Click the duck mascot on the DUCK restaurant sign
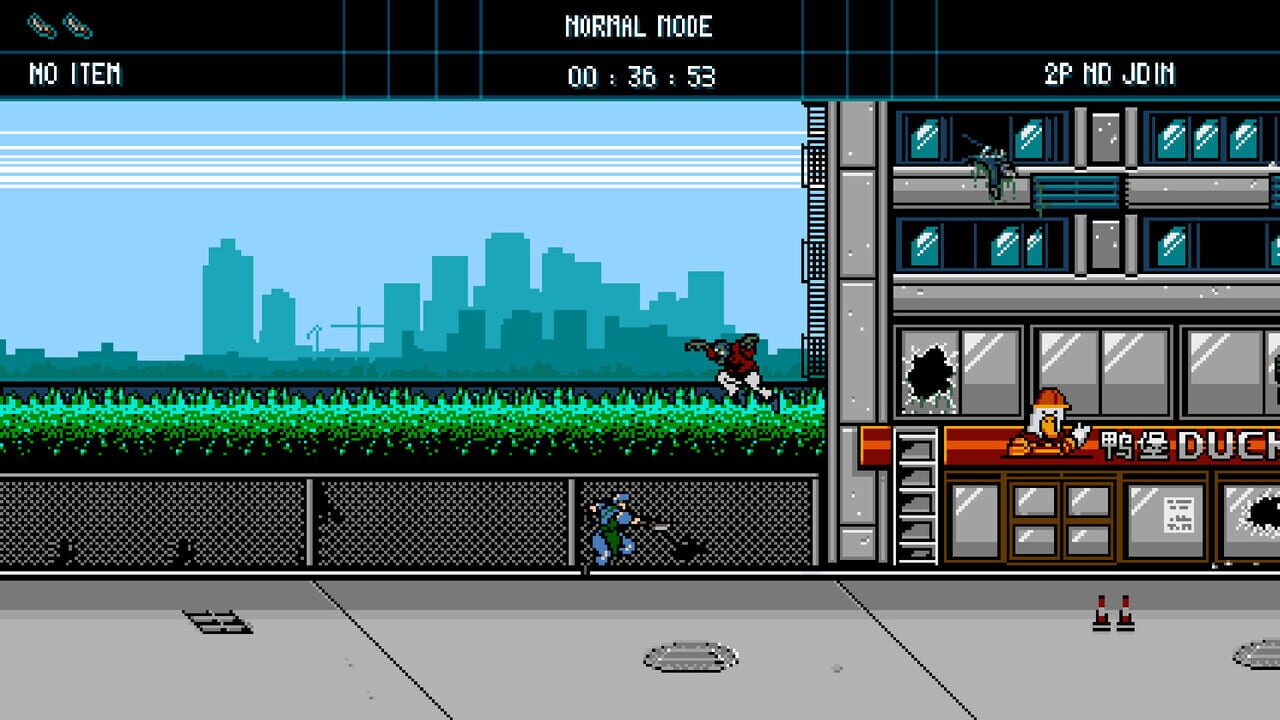The width and height of the screenshot is (1280, 720). tap(1048, 420)
